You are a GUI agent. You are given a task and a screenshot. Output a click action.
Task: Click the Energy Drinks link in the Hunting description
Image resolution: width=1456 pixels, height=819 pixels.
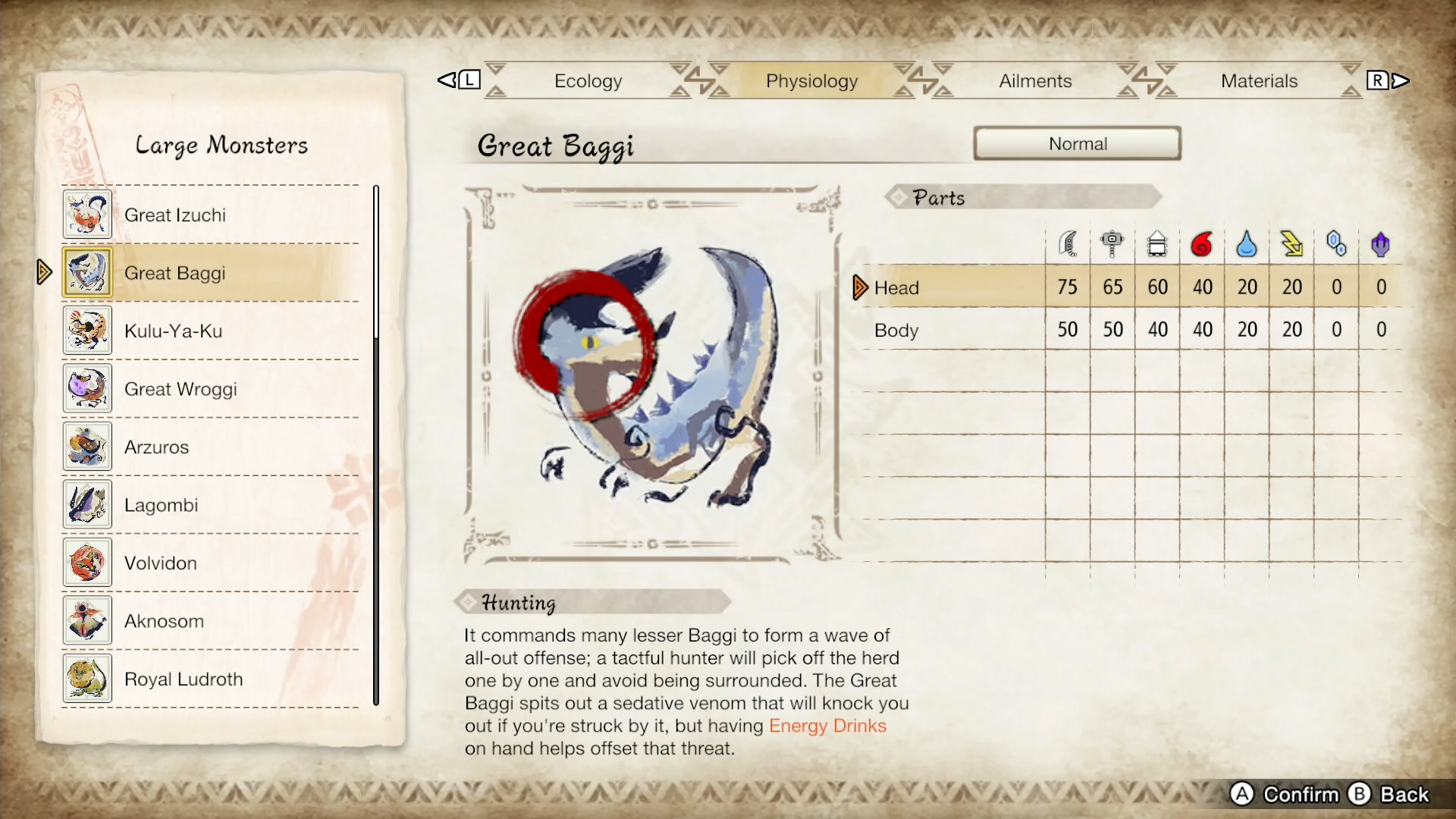pos(827,726)
